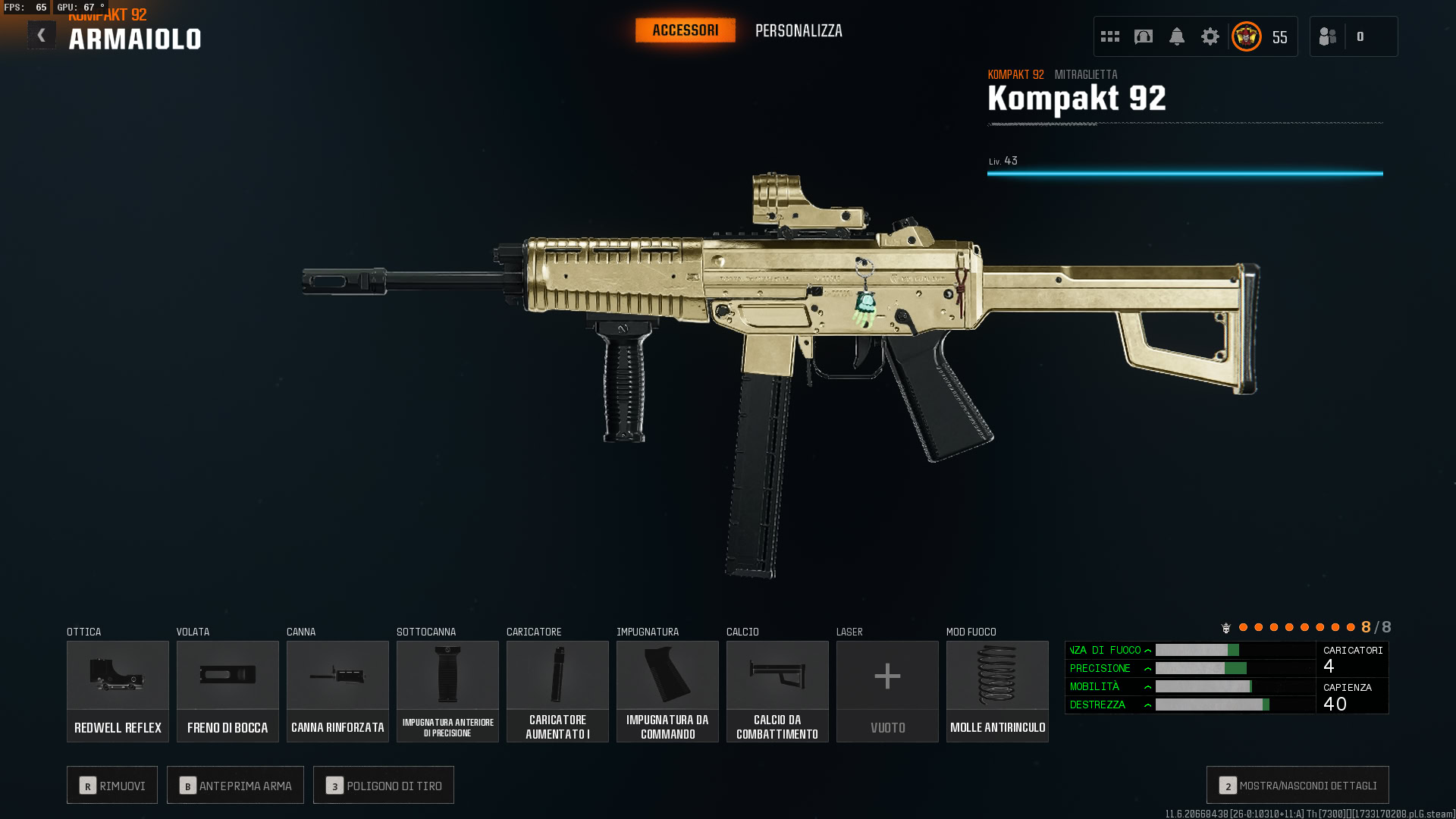The width and height of the screenshot is (1456, 819).
Task: Switch to the Personalizza tab
Action: tap(799, 31)
